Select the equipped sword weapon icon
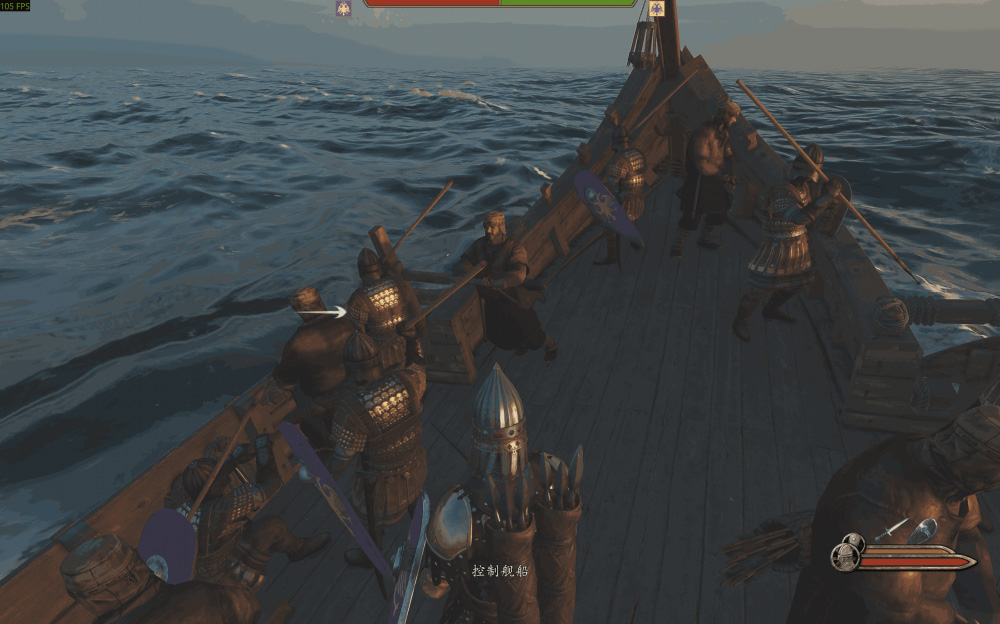 891,530
